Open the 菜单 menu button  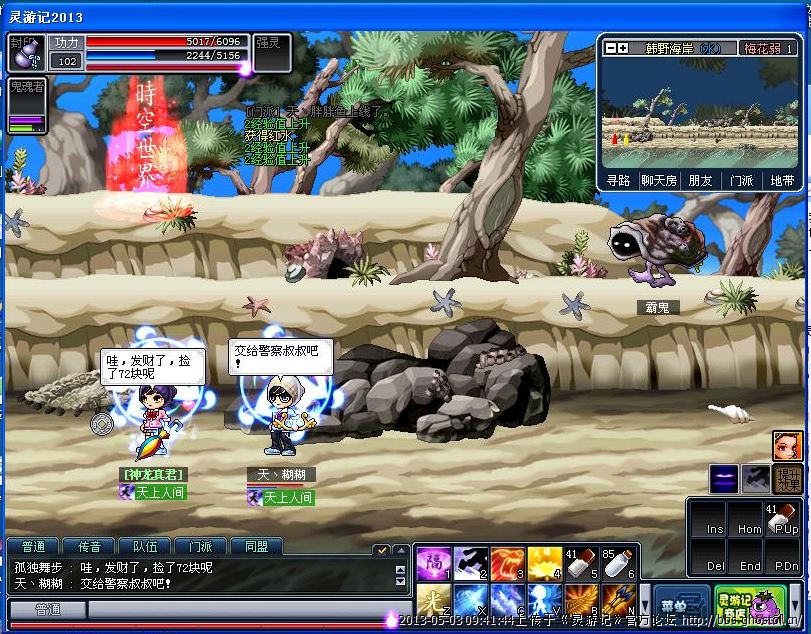681,604
